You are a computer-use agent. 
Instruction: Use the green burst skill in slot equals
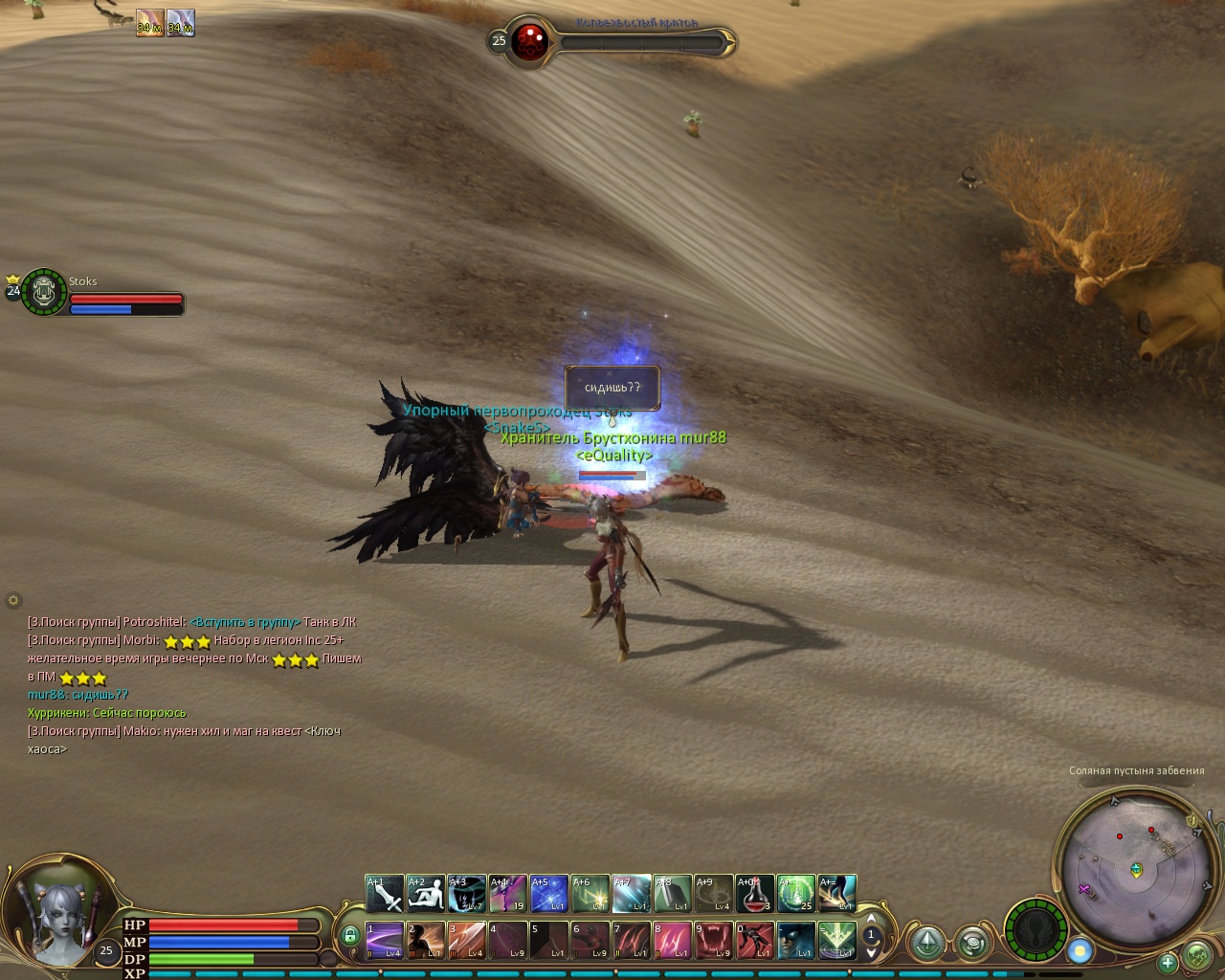click(x=837, y=940)
